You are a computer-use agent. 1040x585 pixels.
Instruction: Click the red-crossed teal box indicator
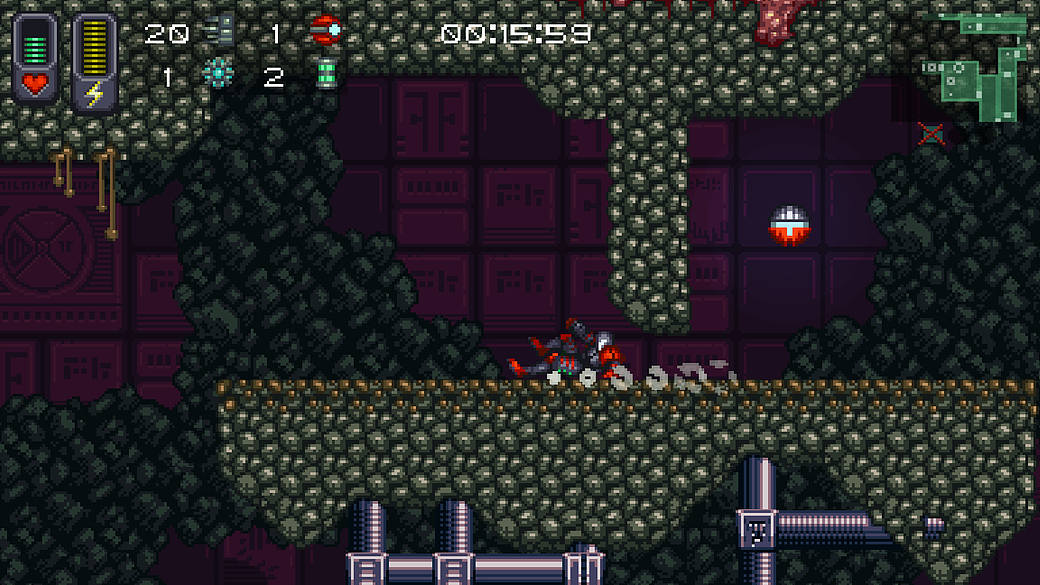(x=931, y=133)
